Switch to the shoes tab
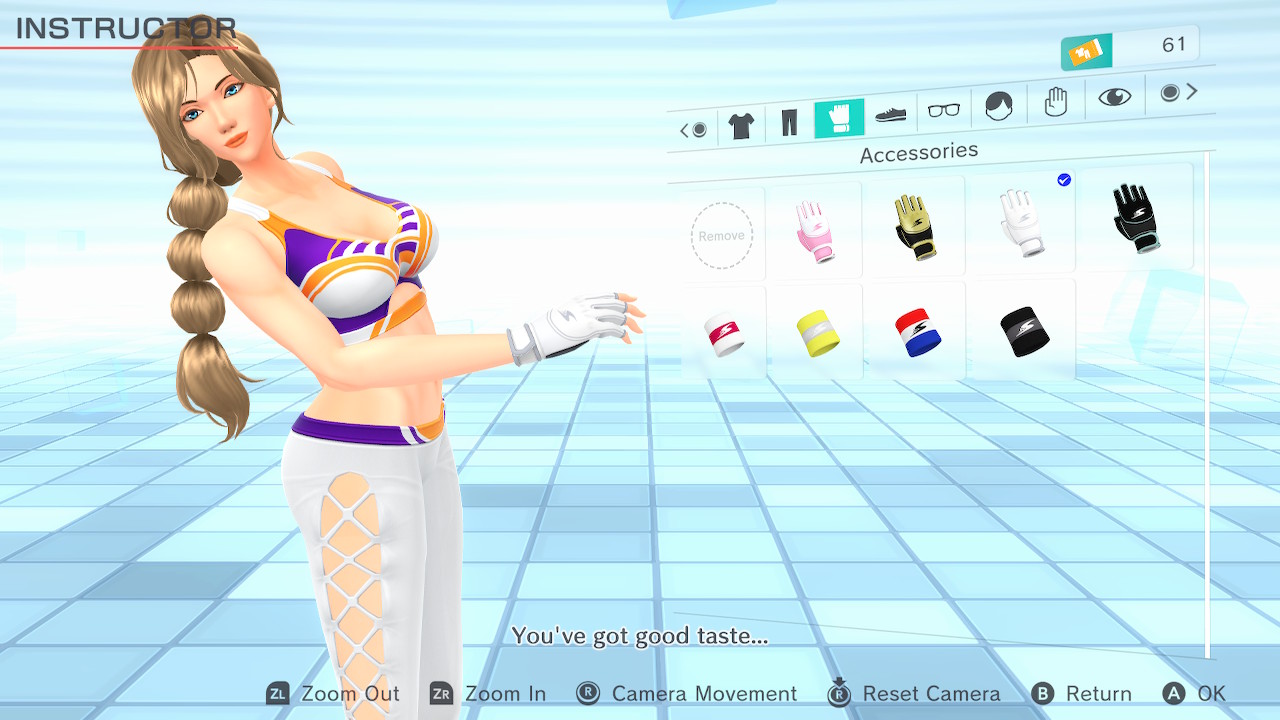 point(890,114)
